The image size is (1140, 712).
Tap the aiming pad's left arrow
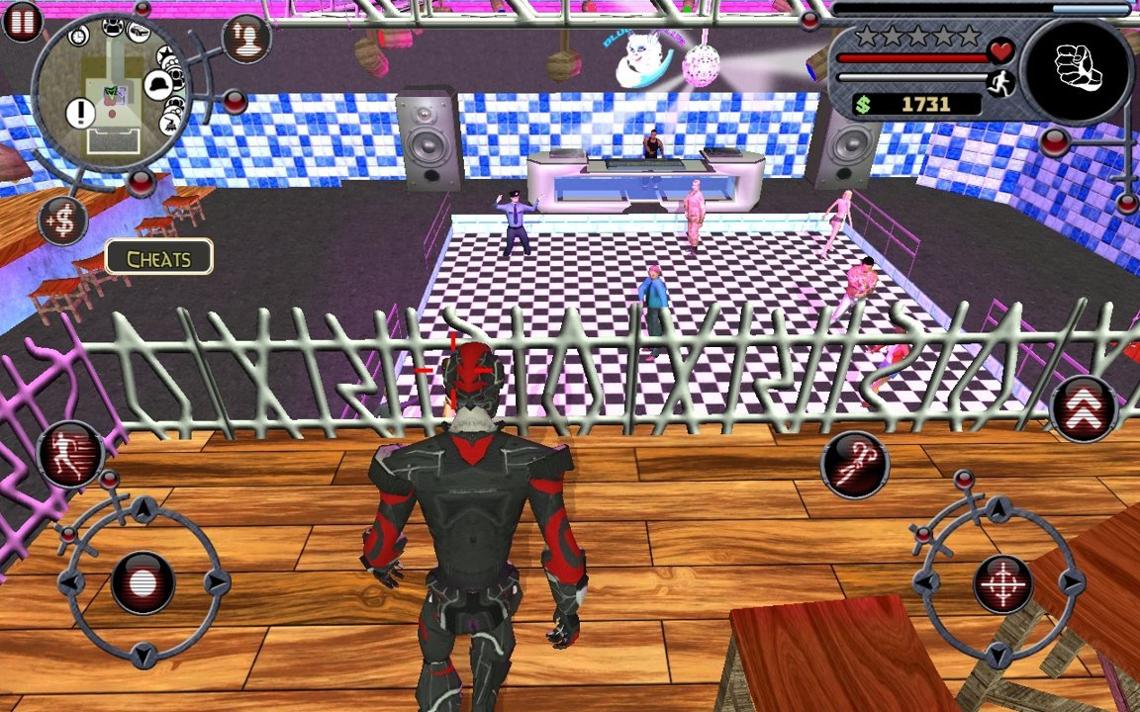click(931, 583)
